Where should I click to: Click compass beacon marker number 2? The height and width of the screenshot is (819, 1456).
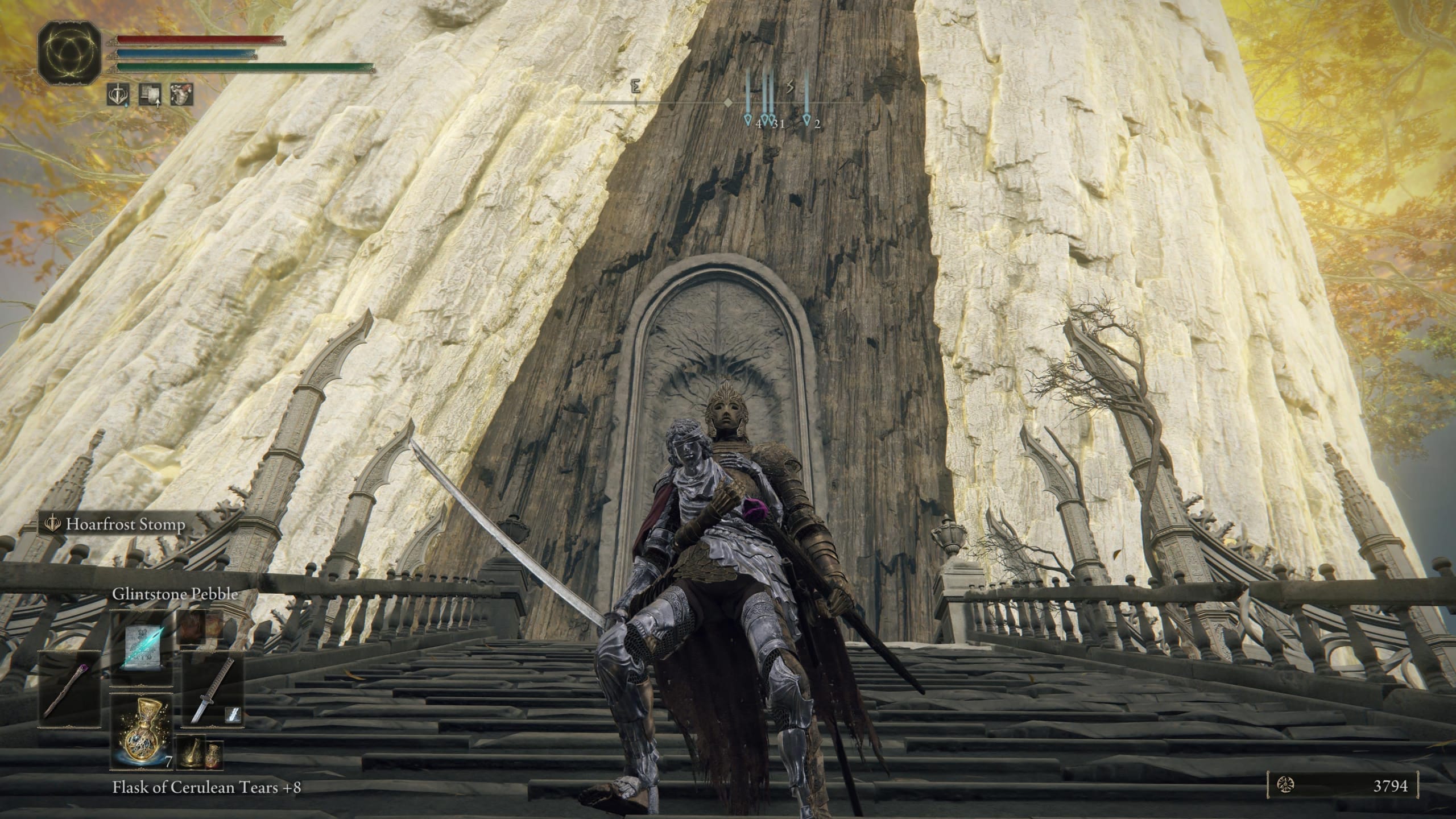coord(806,119)
